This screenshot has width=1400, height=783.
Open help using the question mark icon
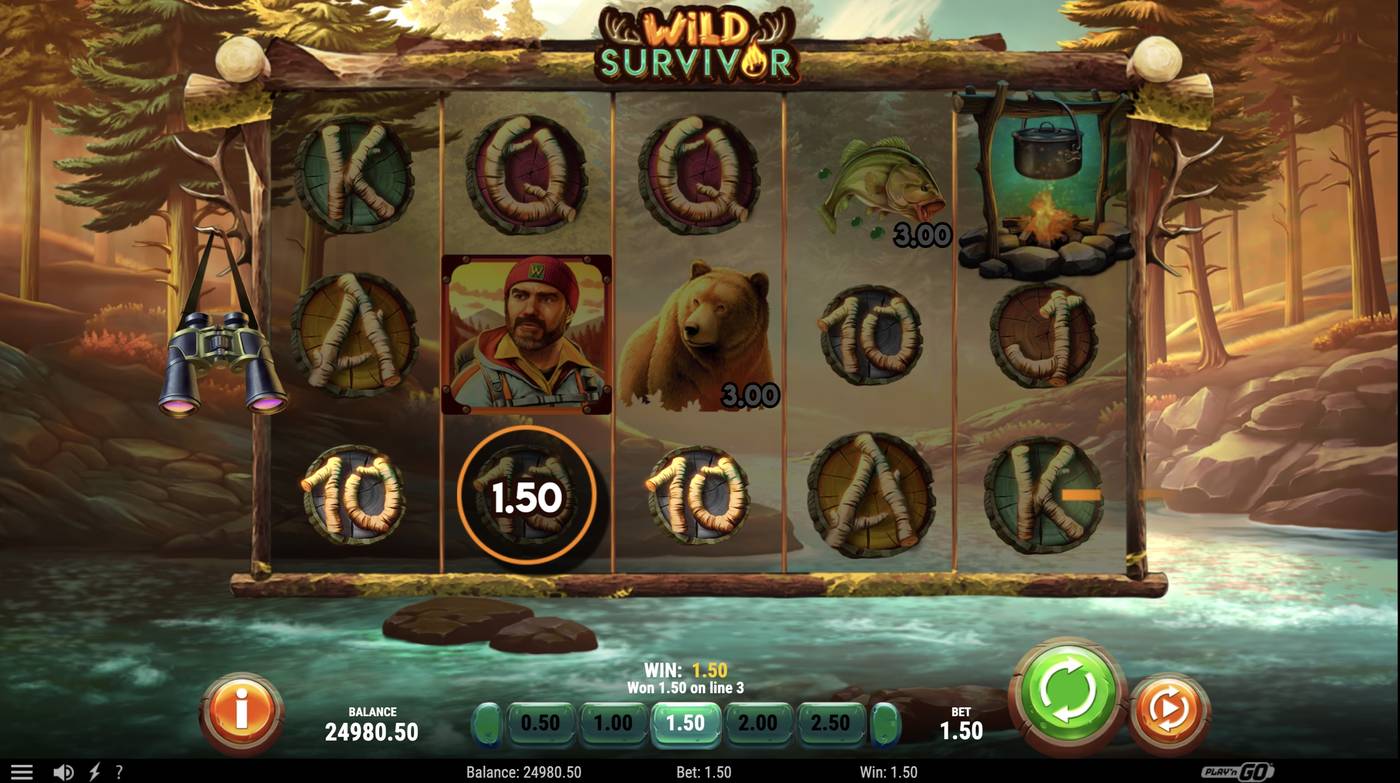click(x=119, y=770)
